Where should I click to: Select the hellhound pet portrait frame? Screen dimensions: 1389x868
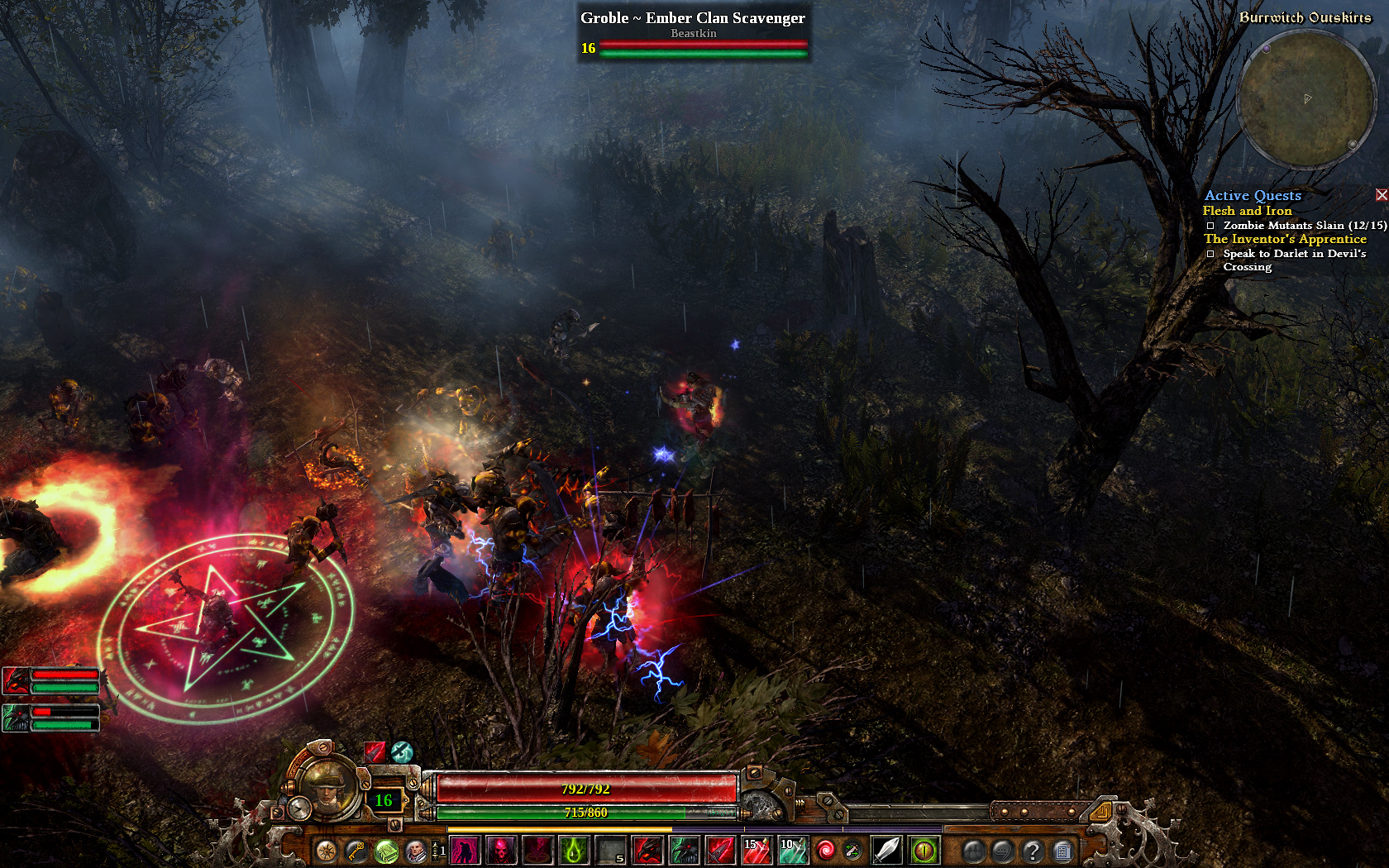pyautogui.click(x=17, y=681)
